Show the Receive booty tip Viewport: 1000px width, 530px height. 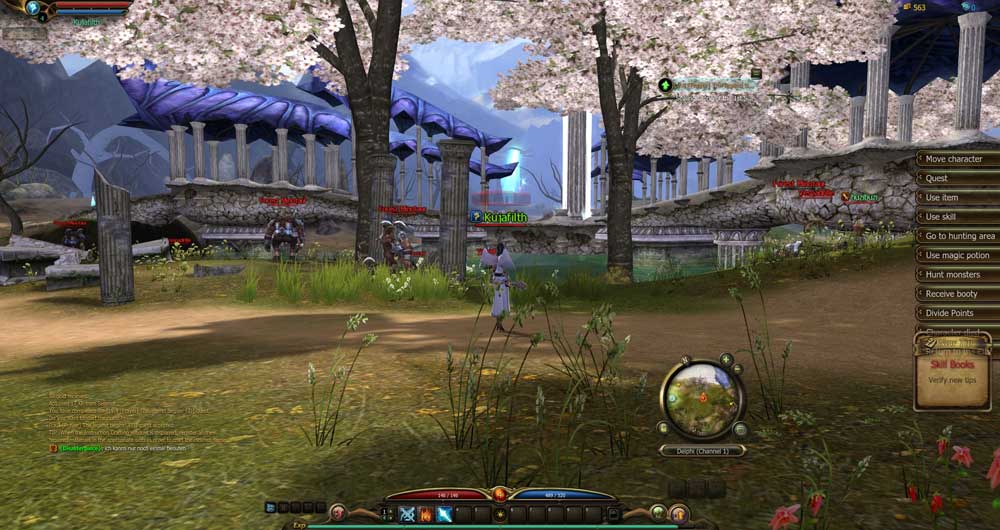[x=955, y=294]
